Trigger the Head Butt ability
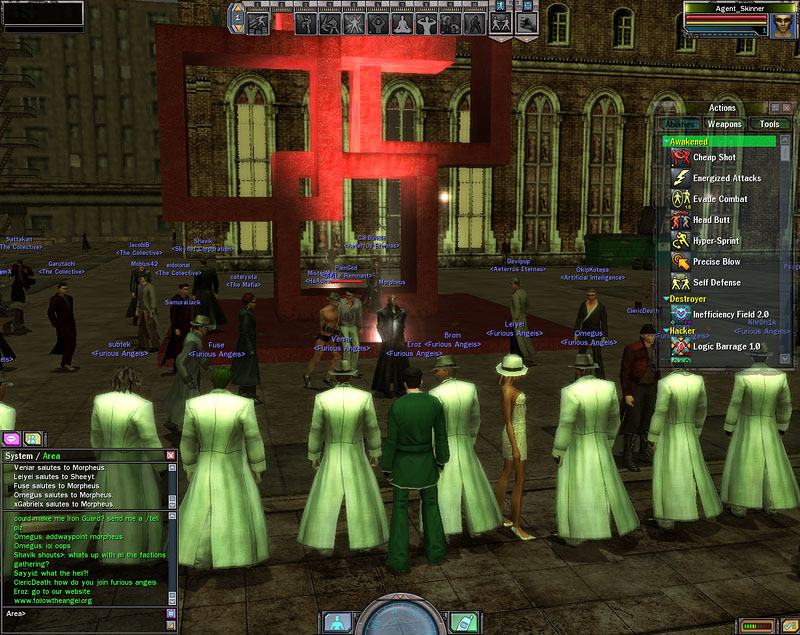This screenshot has height=635, width=800. [x=710, y=220]
